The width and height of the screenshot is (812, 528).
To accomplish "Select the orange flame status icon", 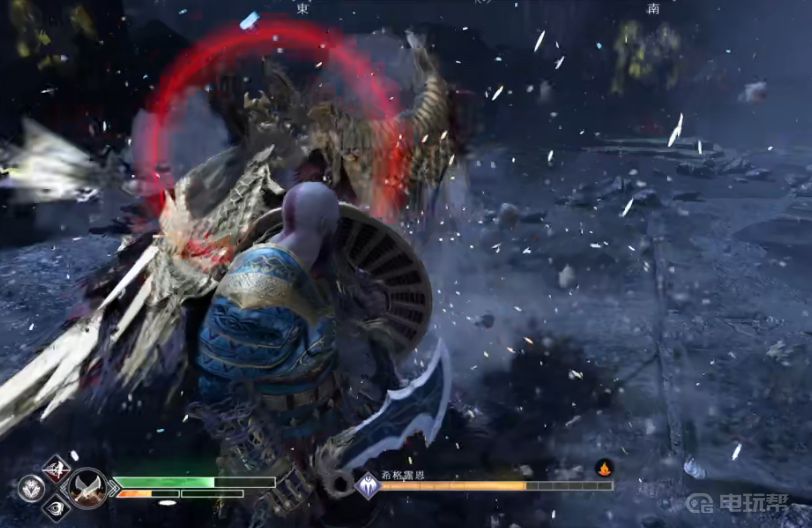I will click(x=603, y=467).
